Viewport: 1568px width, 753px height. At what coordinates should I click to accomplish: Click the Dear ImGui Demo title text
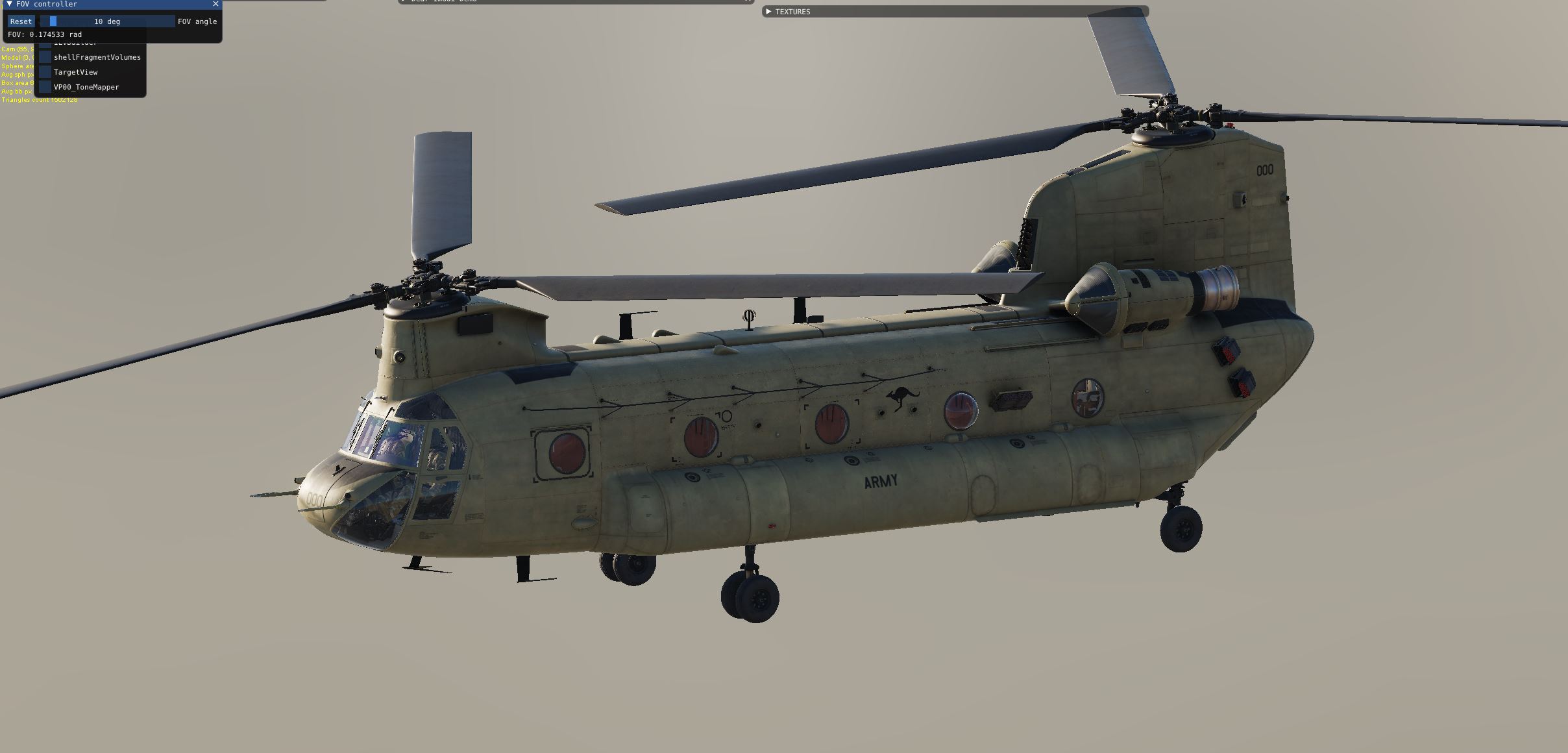pos(441,1)
